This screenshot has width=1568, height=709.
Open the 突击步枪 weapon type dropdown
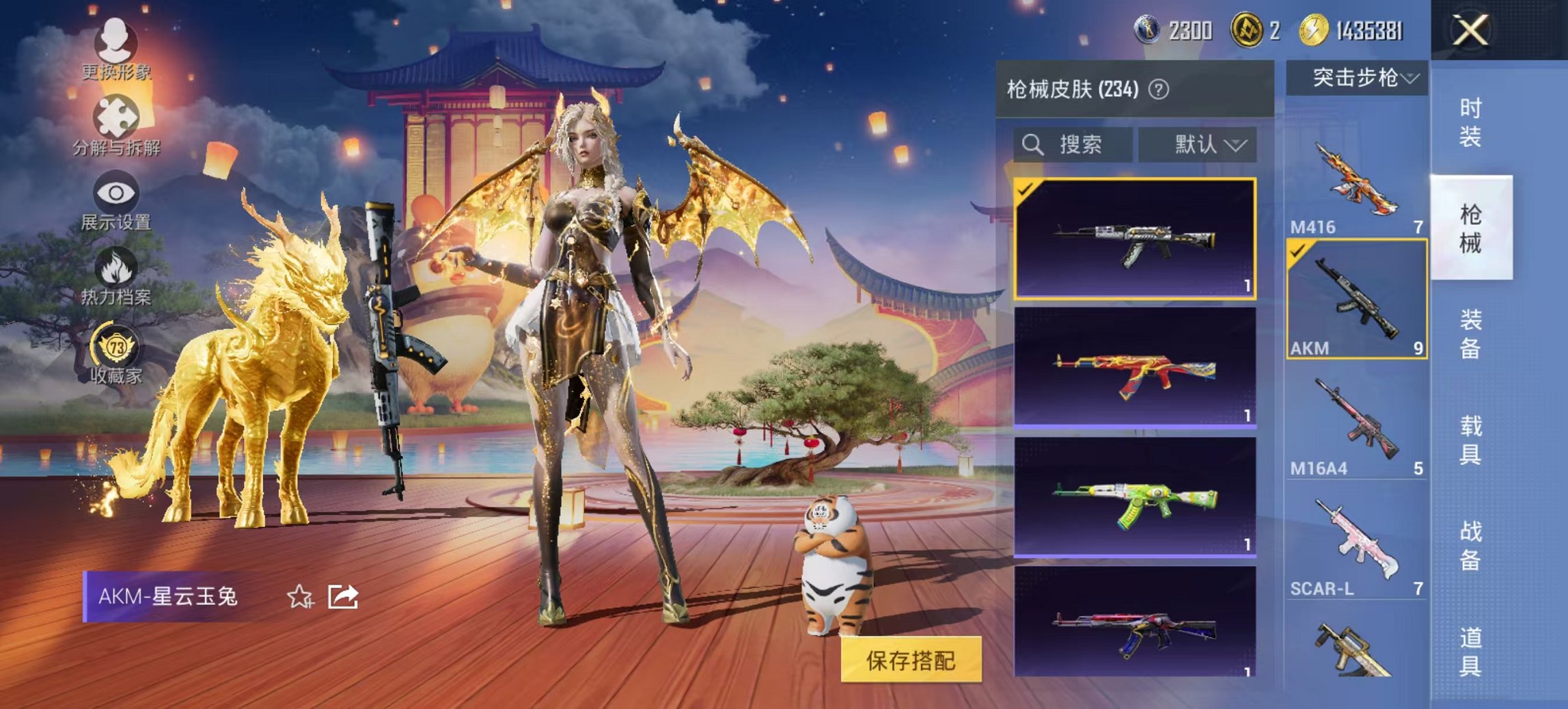click(1357, 79)
